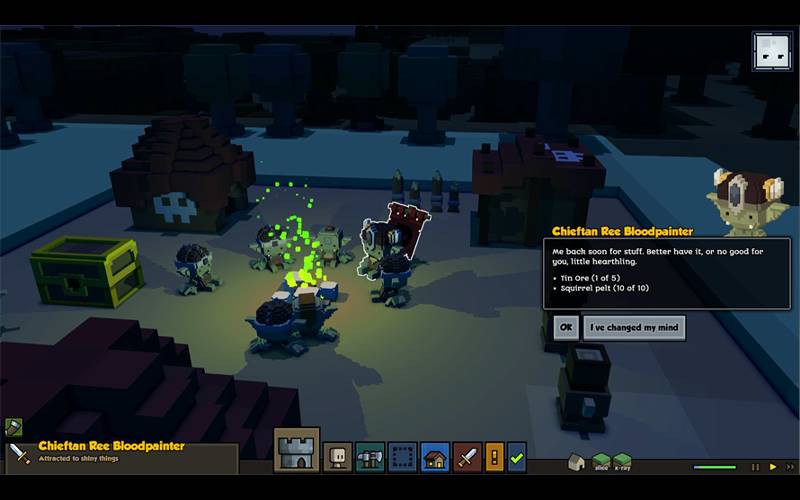Image resolution: width=800 pixels, height=500 pixels.
Task: Select the hammer and axe crafting tool
Action: [x=370, y=456]
